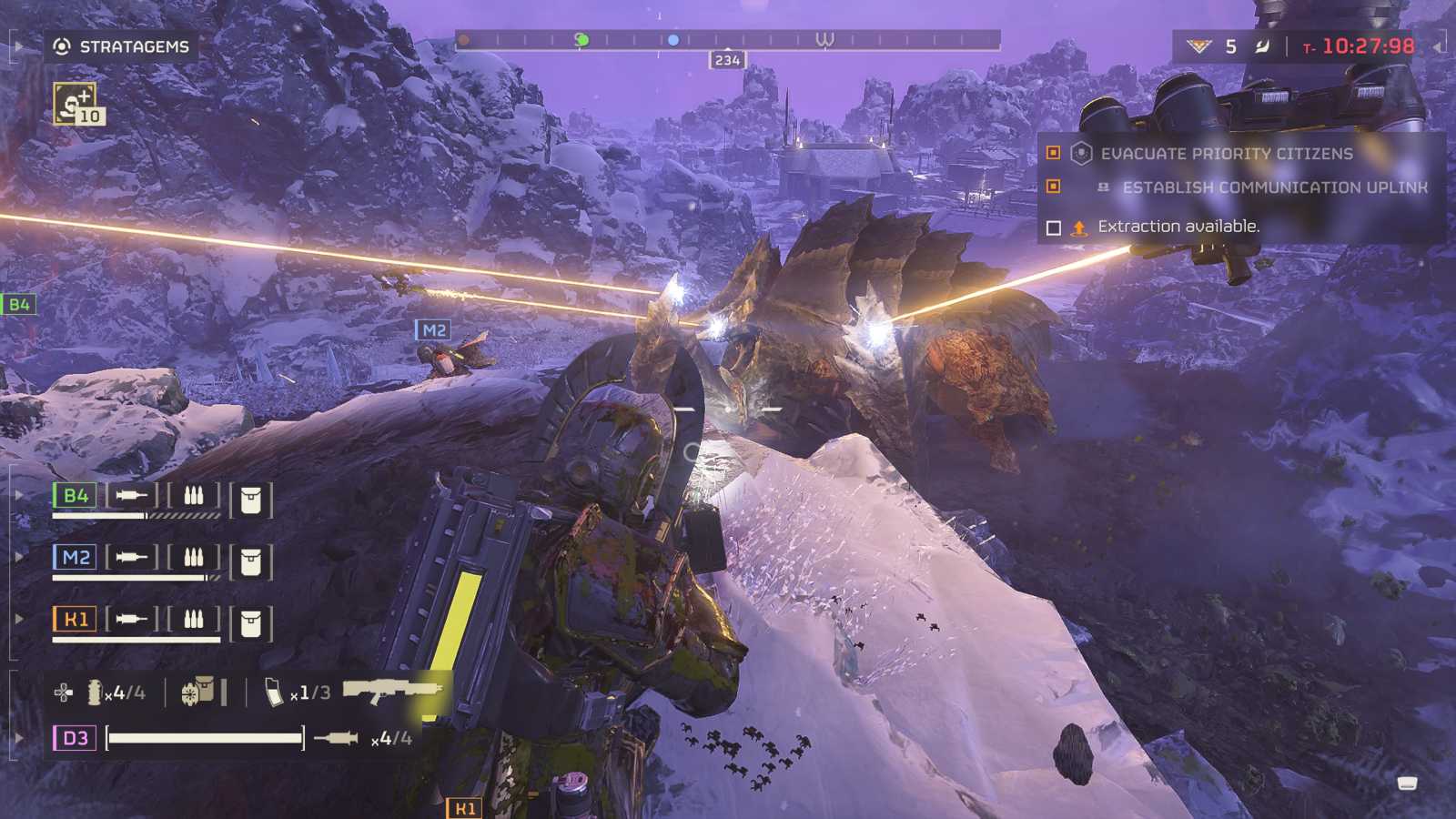
Task: Click the grenade icon in the loadout bar
Action: pos(95,693)
